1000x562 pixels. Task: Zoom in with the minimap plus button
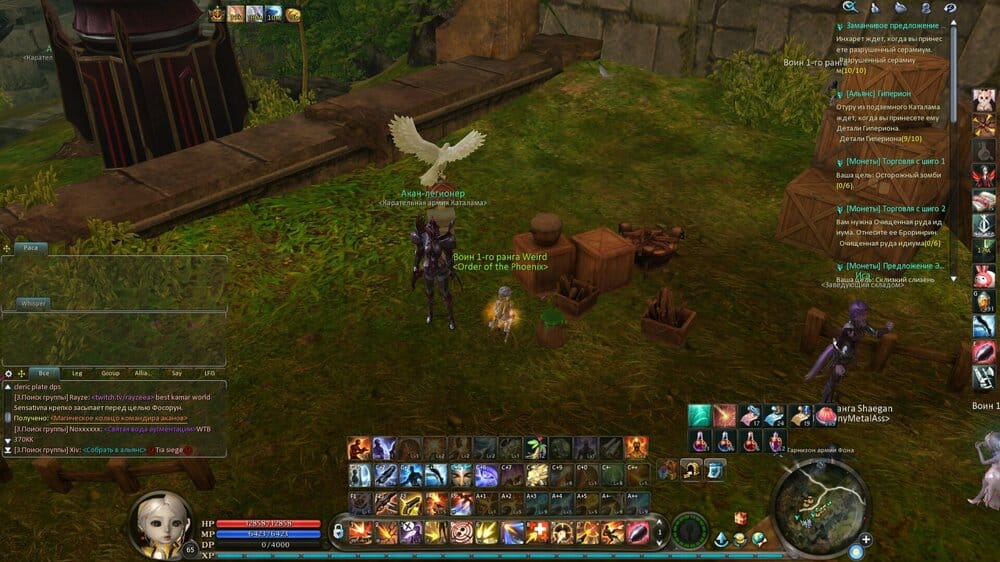(x=865, y=540)
